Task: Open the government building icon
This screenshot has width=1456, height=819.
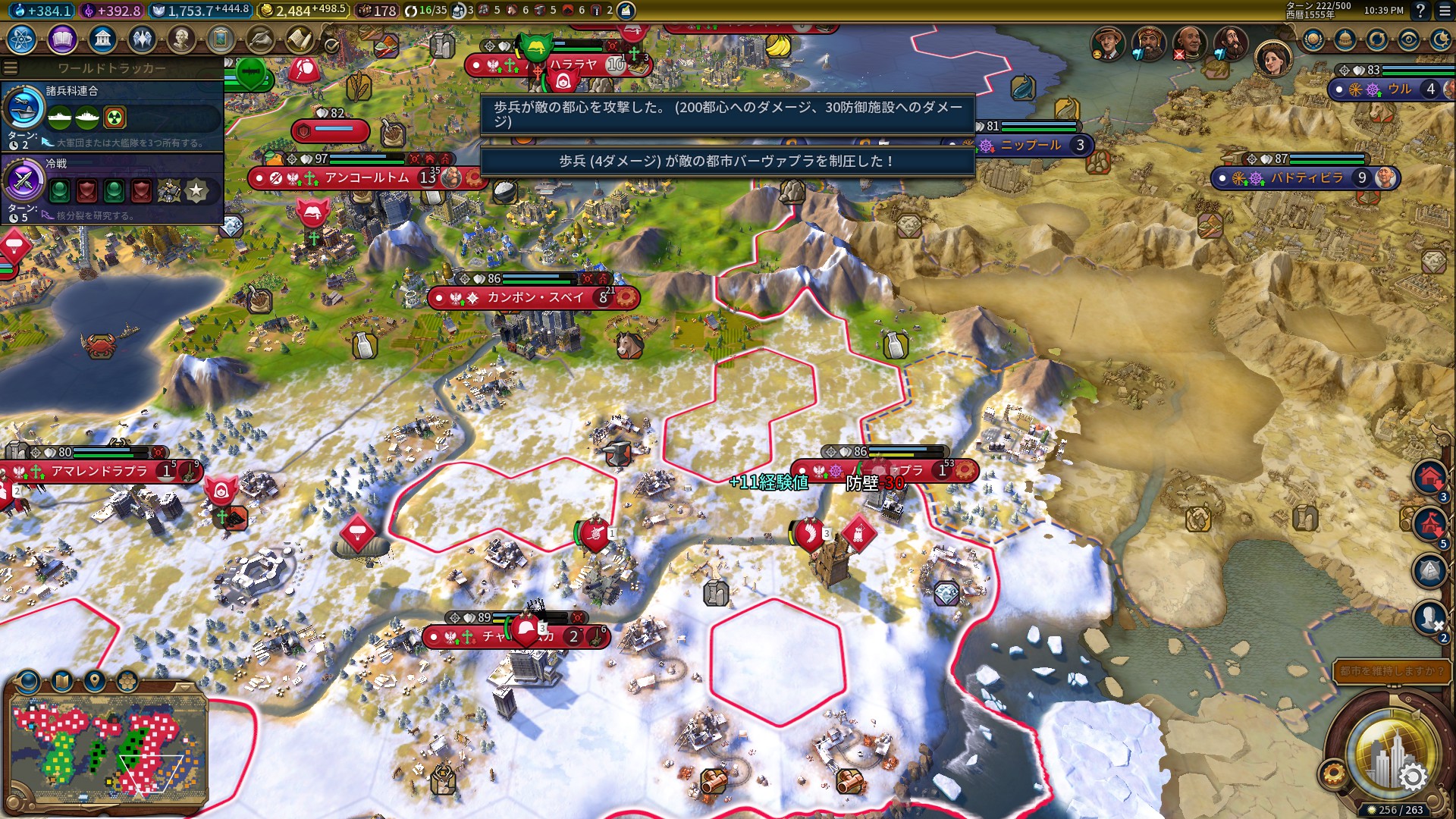Action: [x=102, y=39]
